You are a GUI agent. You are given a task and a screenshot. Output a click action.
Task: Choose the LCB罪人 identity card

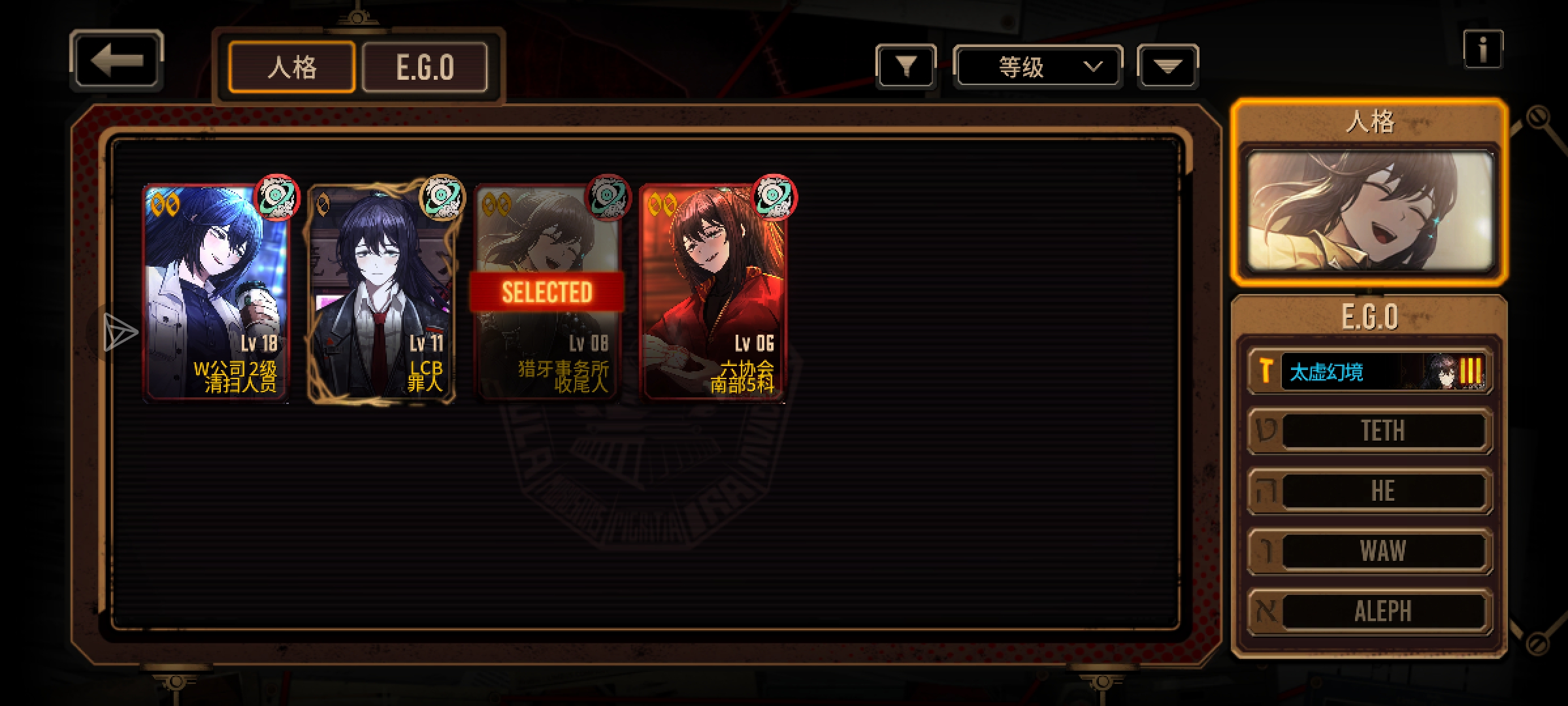(x=382, y=293)
